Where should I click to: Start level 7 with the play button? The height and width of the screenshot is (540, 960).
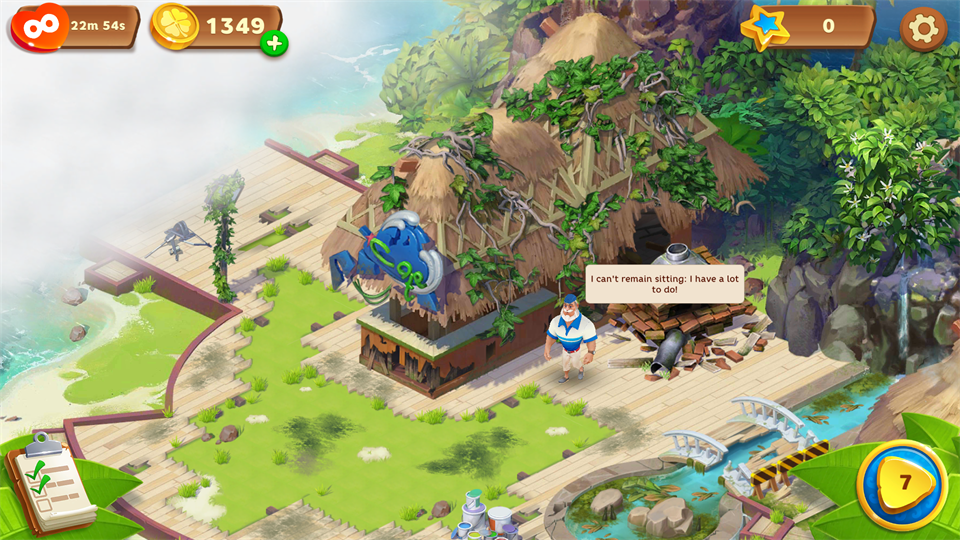(x=903, y=483)
